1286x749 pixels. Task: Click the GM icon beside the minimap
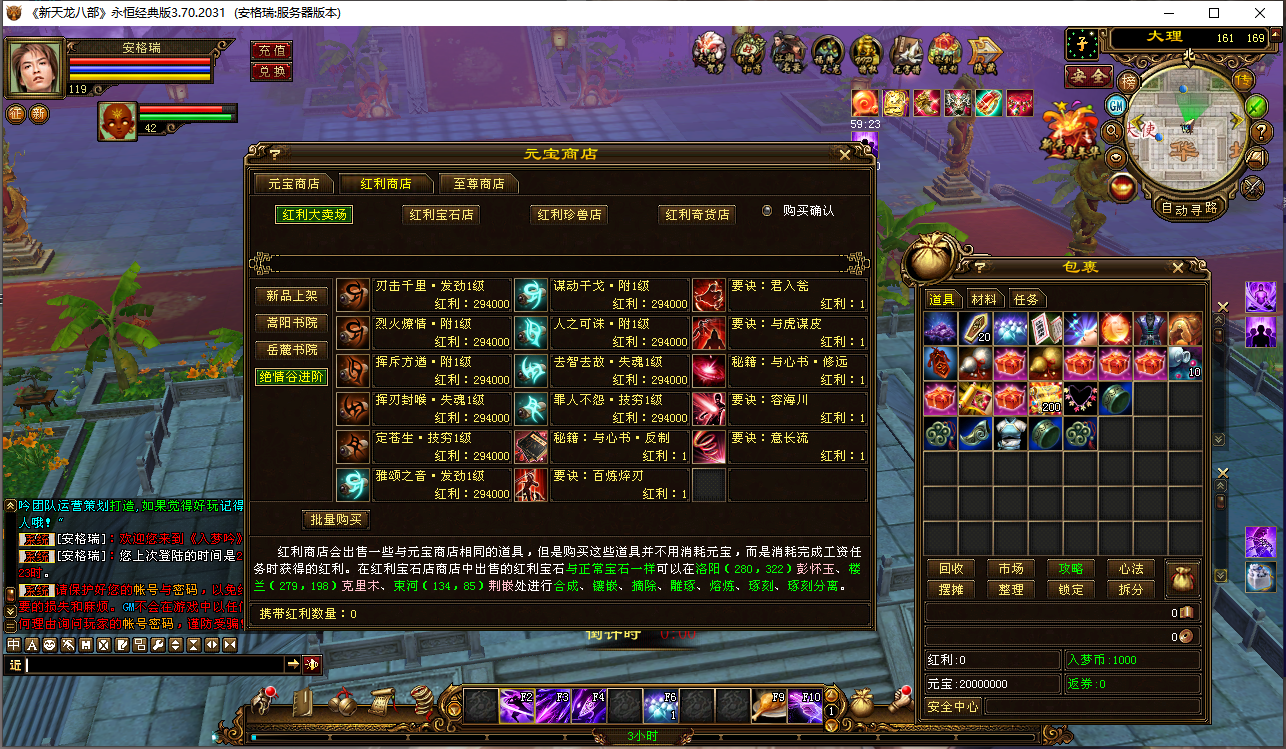1116,106
